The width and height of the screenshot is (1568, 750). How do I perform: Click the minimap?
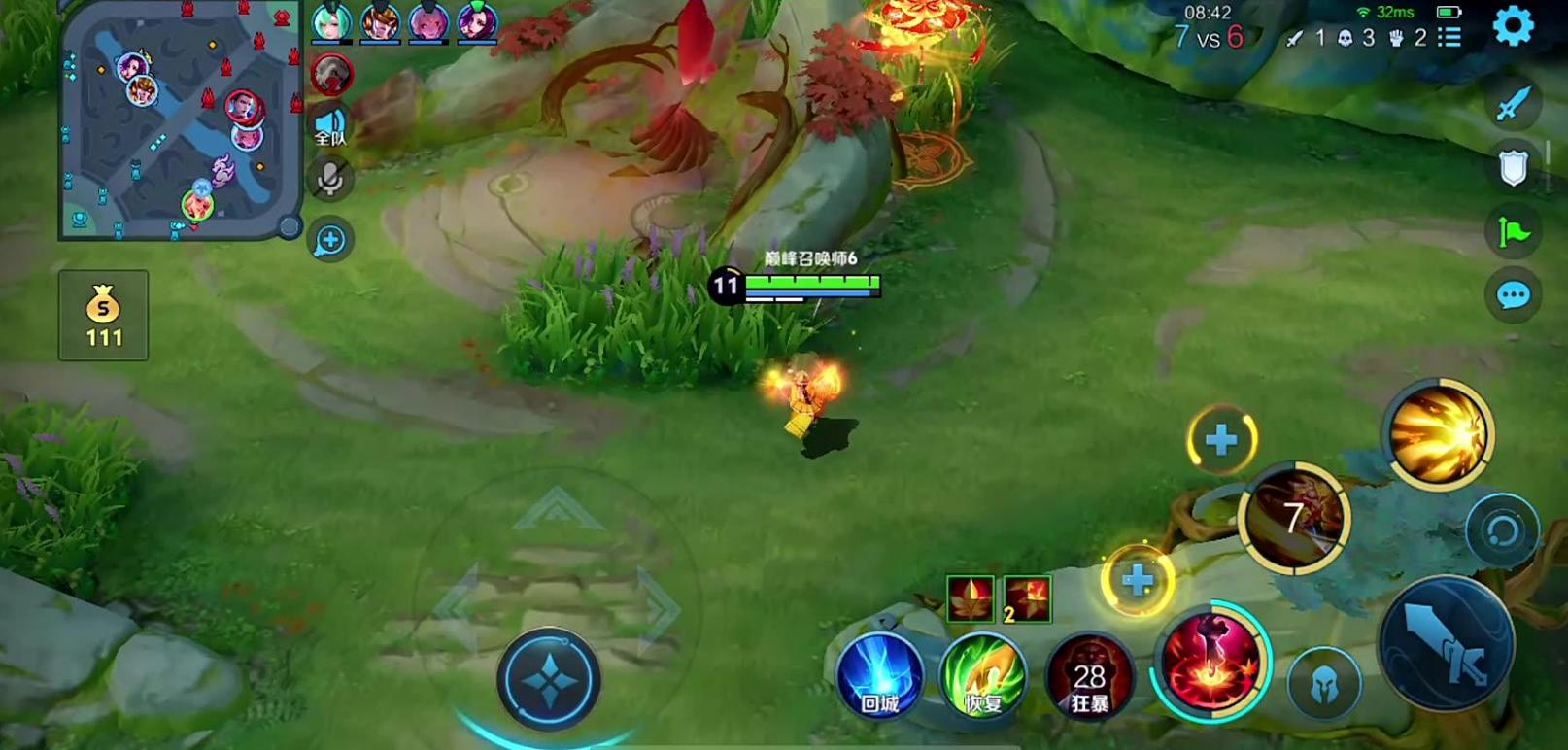coord(181,120)
